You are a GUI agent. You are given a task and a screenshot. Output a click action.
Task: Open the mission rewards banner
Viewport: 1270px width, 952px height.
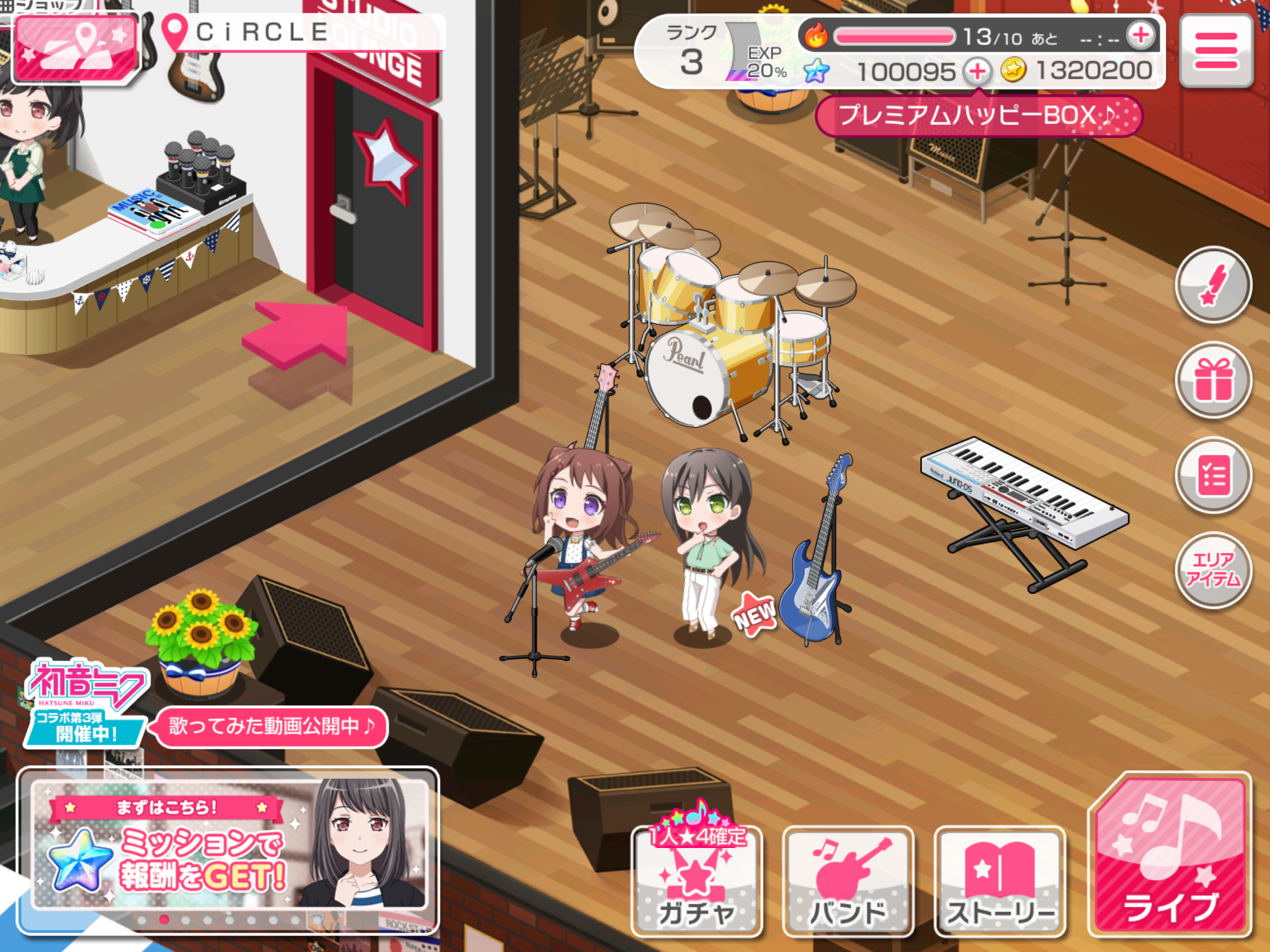pyautogui.click(x=228, y=845)
